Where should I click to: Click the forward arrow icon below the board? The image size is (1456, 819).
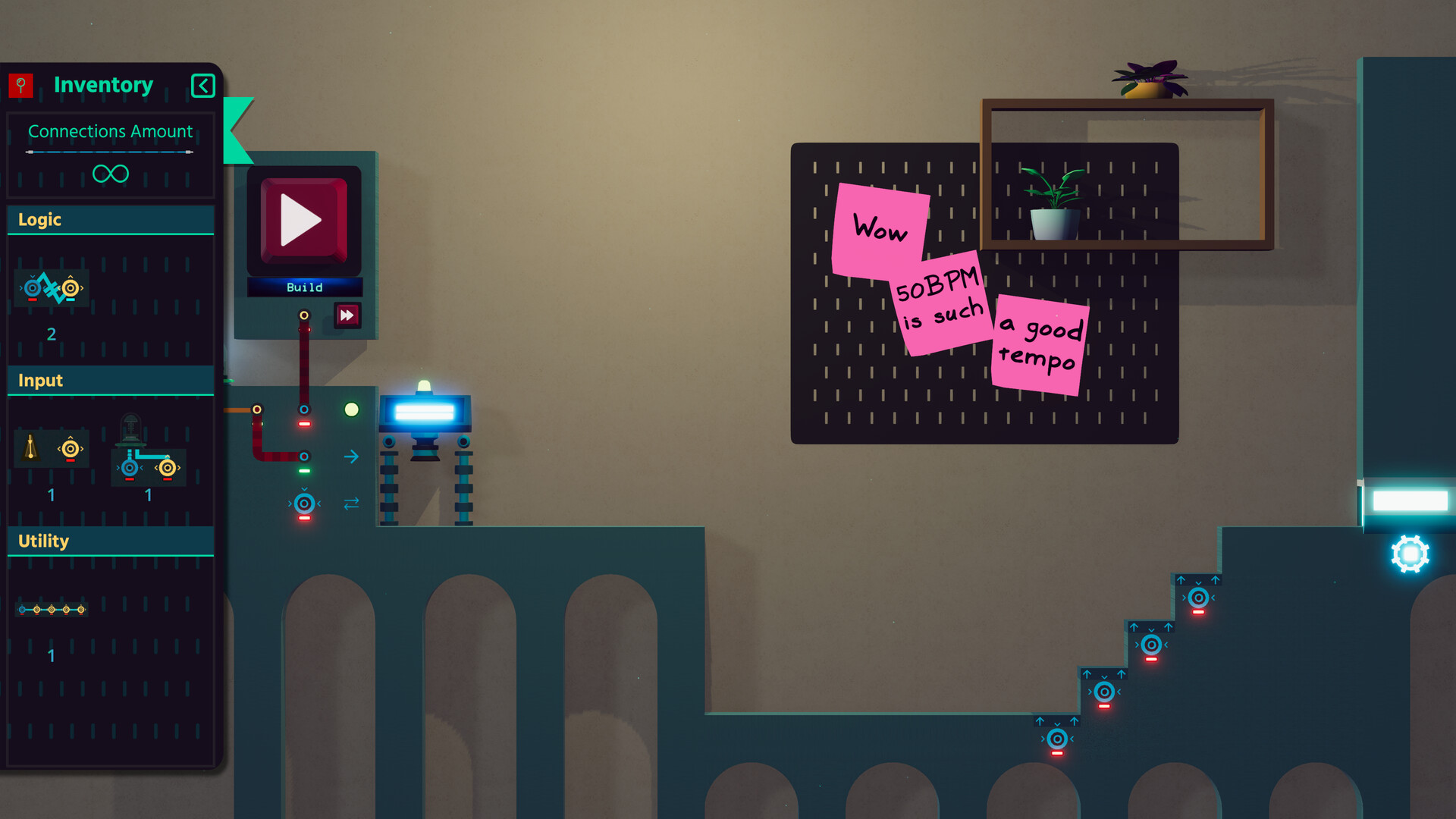pyautogui.click(x=351, y=457)
